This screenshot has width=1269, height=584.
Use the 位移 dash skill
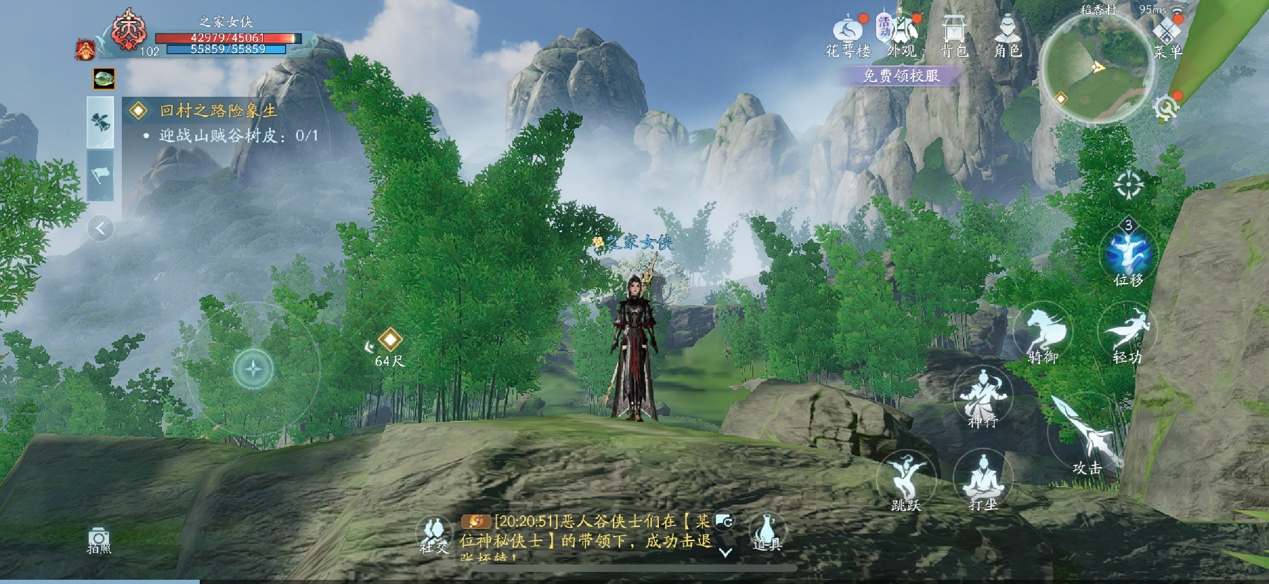[1128, 254]
